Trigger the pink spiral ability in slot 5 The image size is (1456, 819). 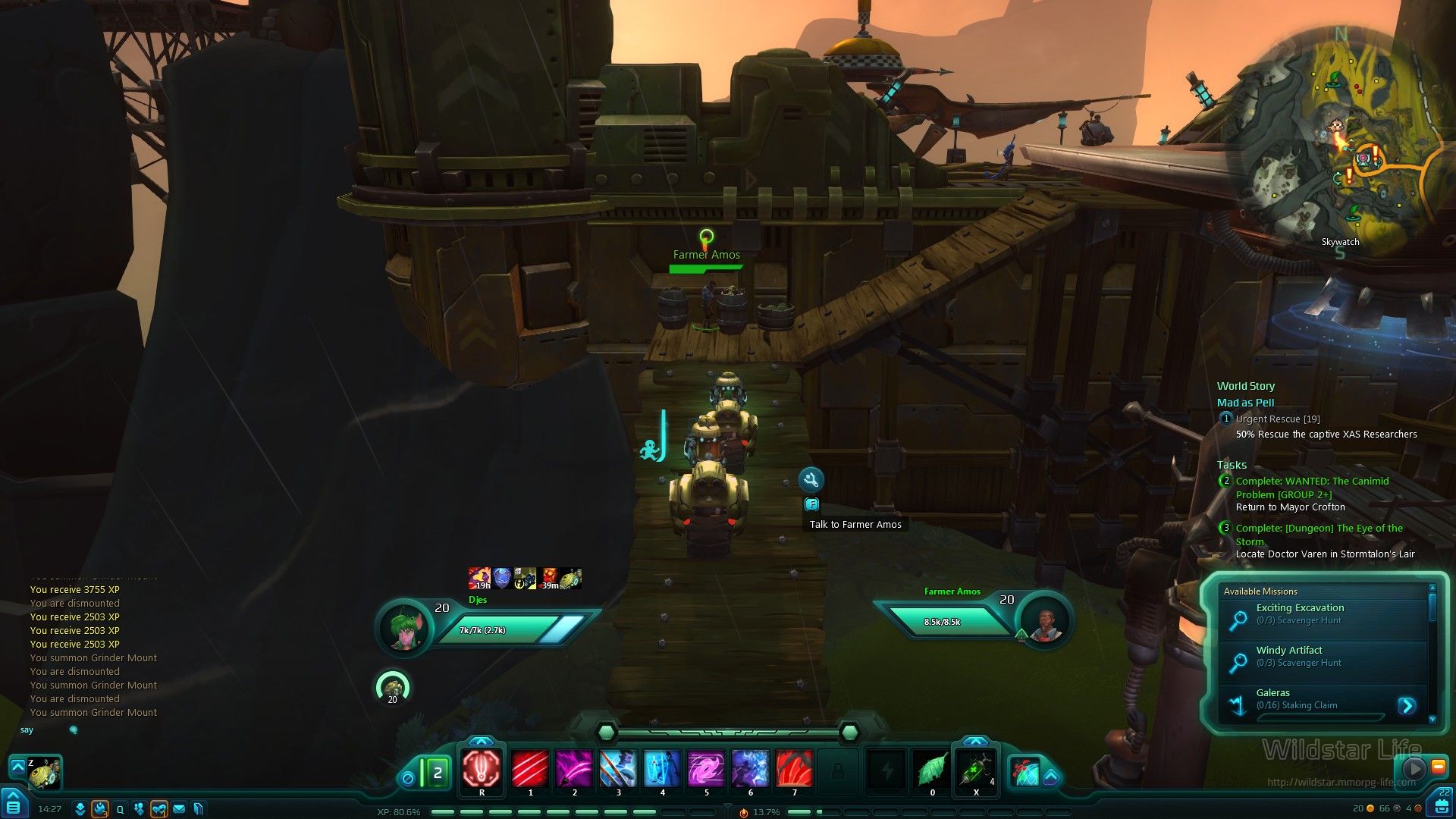click(706, 768)
